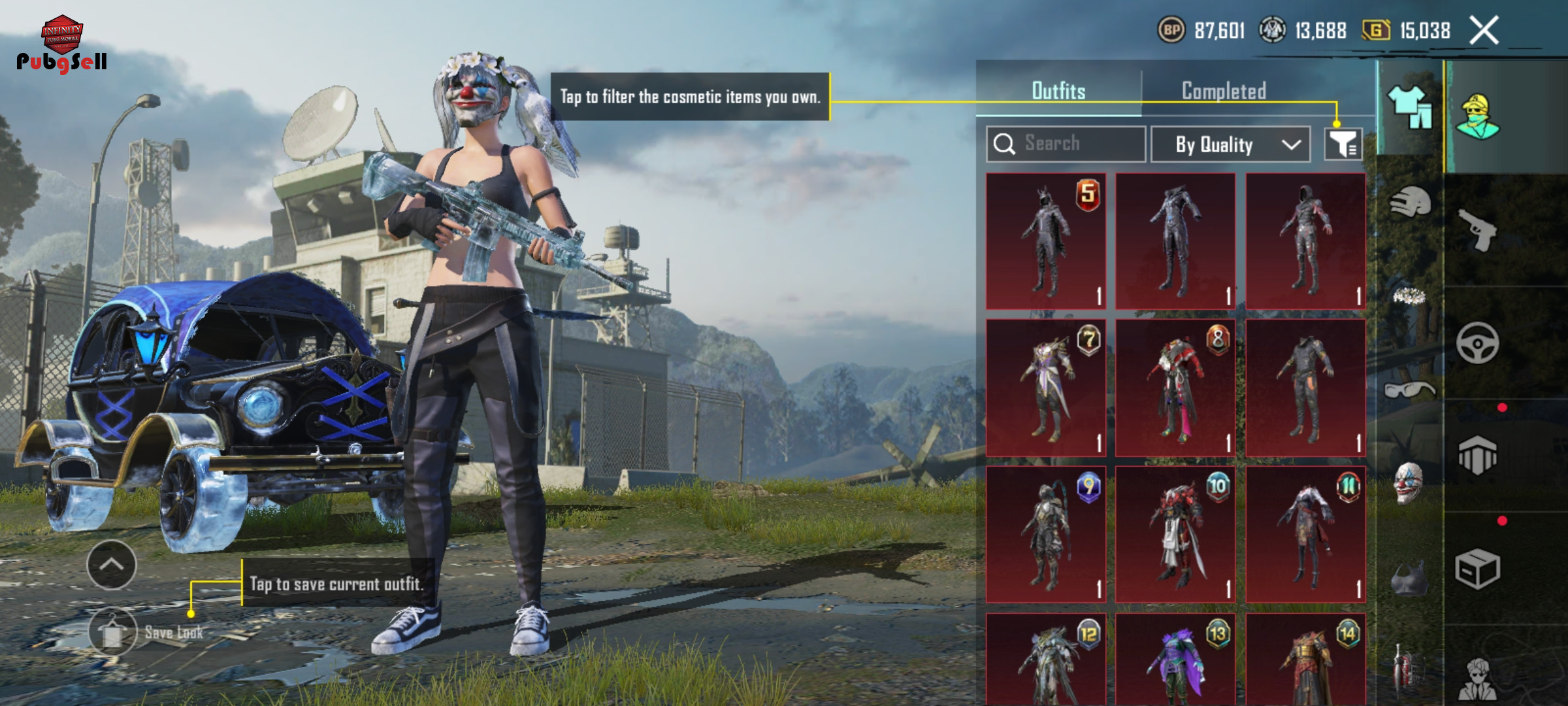Close the inventory with the X button

pos(1484,31)
